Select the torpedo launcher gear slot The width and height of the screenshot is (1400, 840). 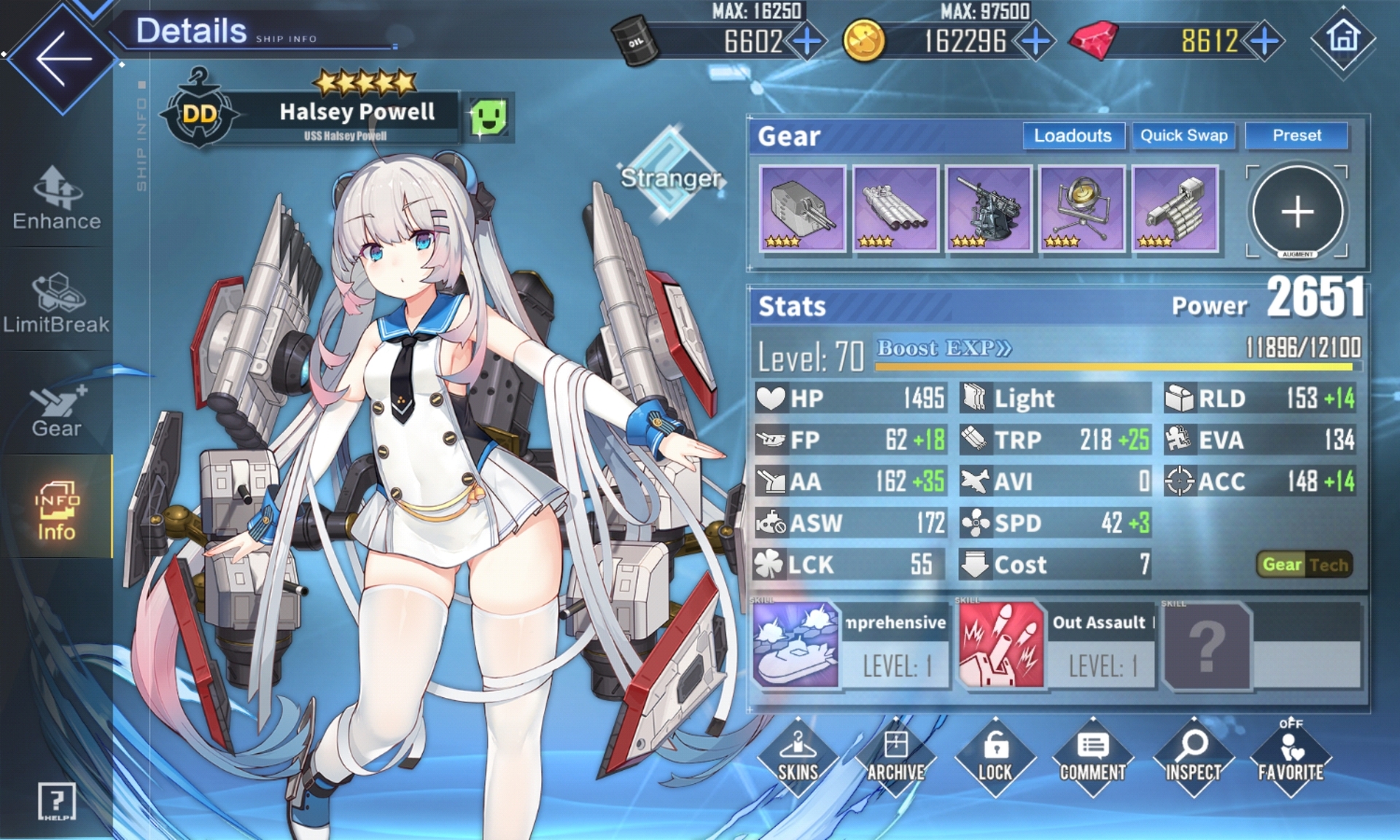point(895,209)
